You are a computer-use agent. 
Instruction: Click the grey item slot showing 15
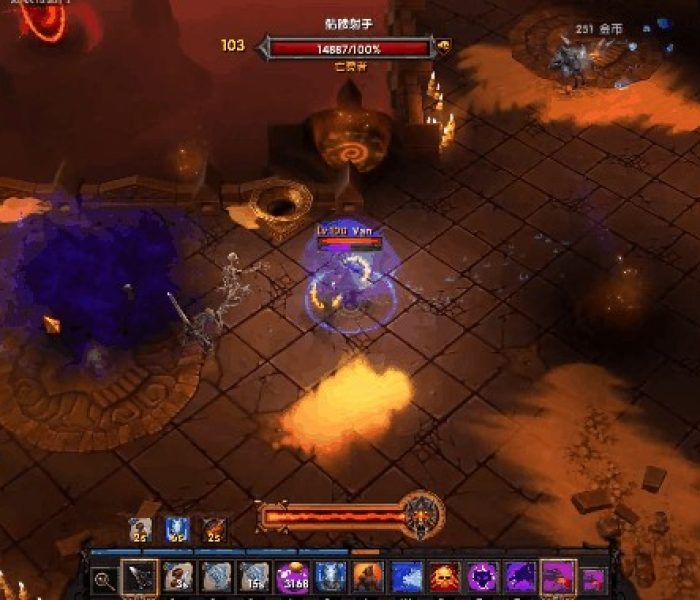click(x=253, y=577)
